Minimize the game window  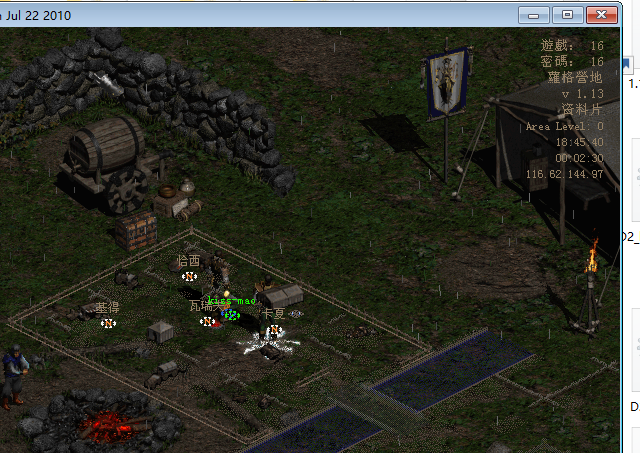click(535, 14)
